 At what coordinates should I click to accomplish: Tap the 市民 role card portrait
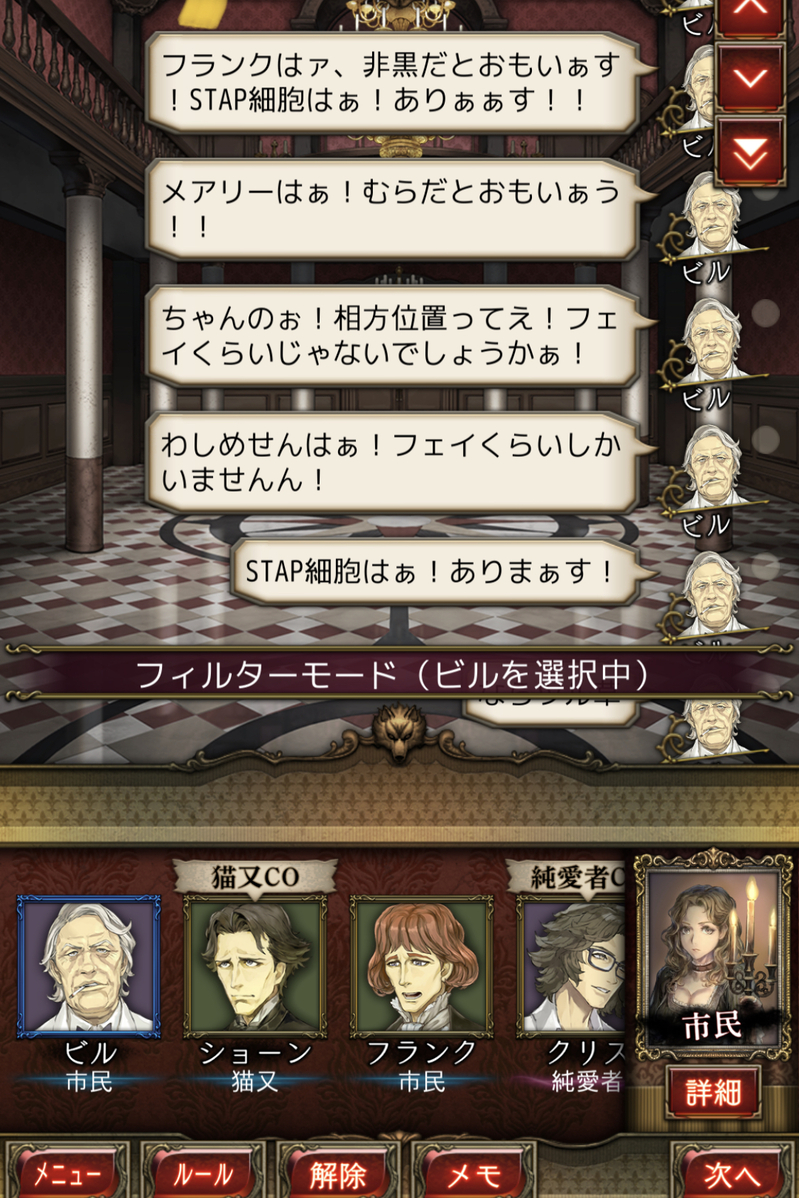[x=714, y=953]
